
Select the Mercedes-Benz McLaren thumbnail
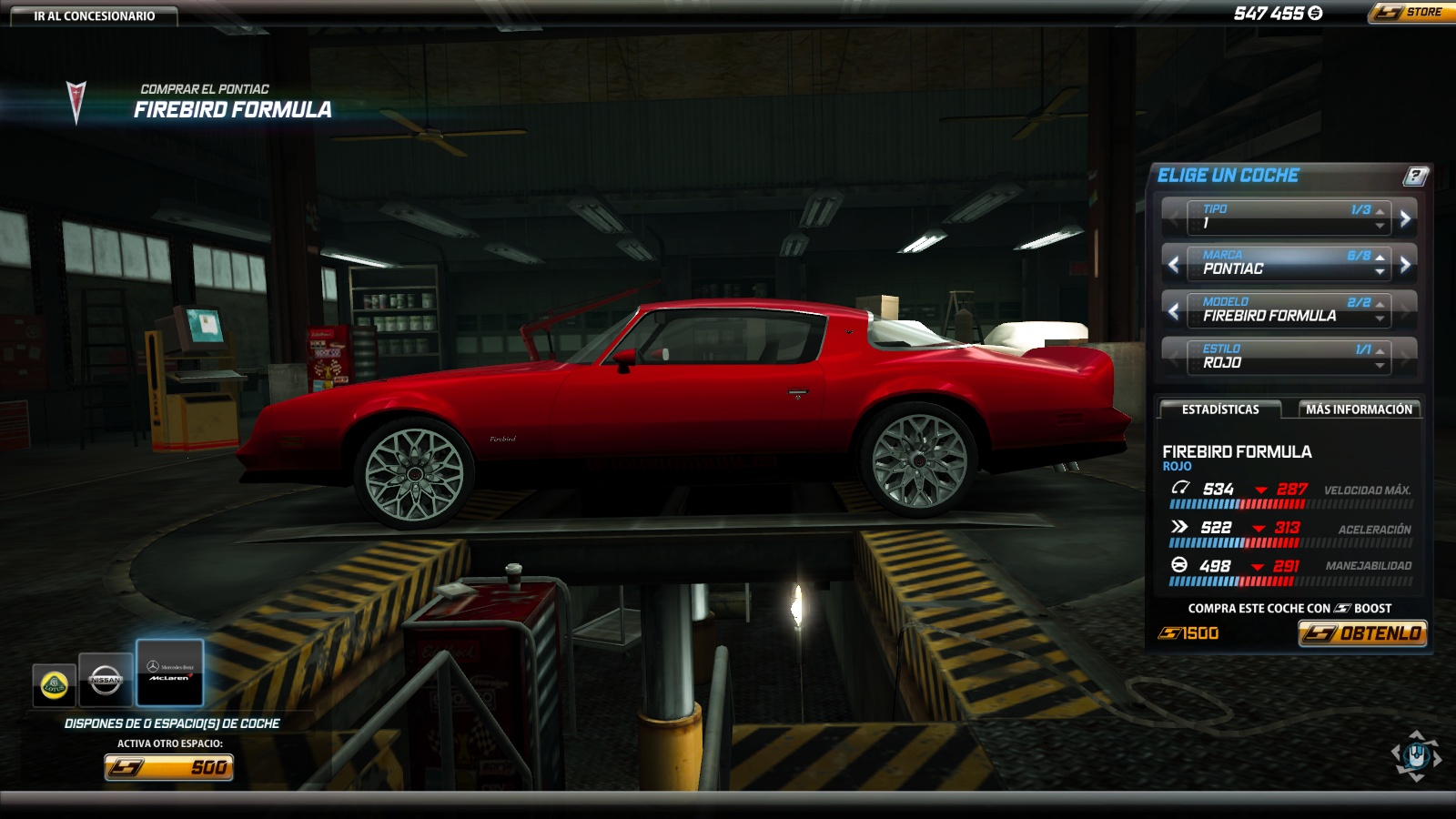click(169, 673)
